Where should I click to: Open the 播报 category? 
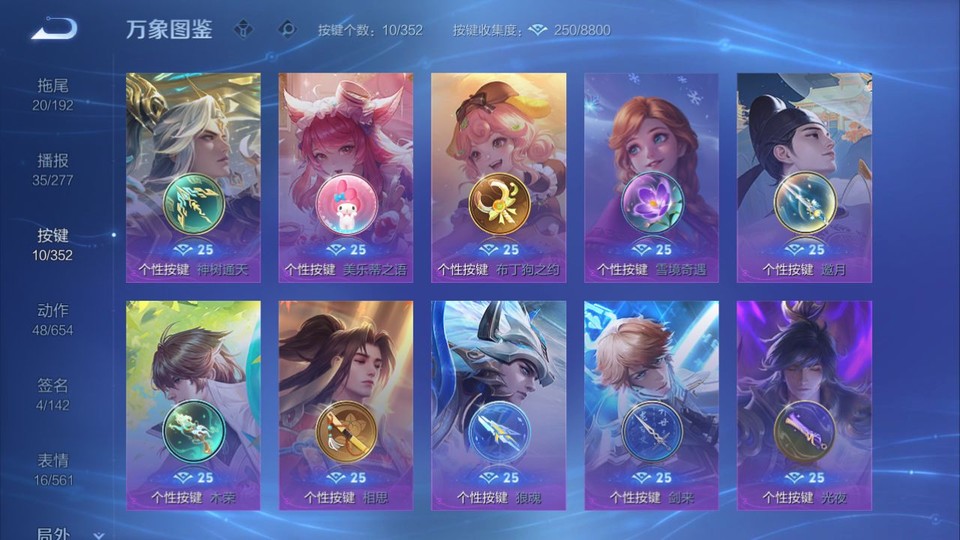coord(53,169)
